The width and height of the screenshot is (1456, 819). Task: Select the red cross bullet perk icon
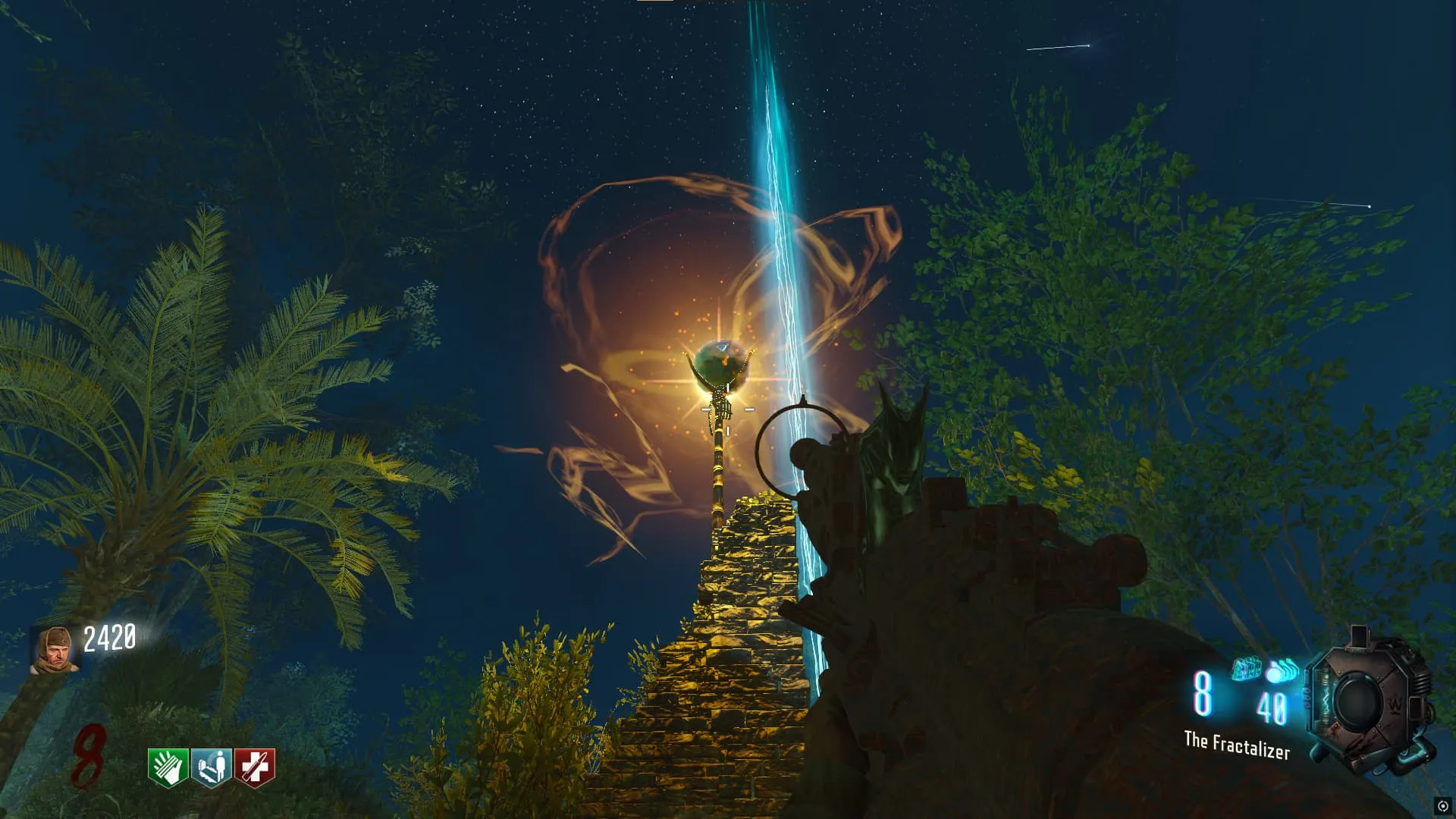tap(255, 767)
